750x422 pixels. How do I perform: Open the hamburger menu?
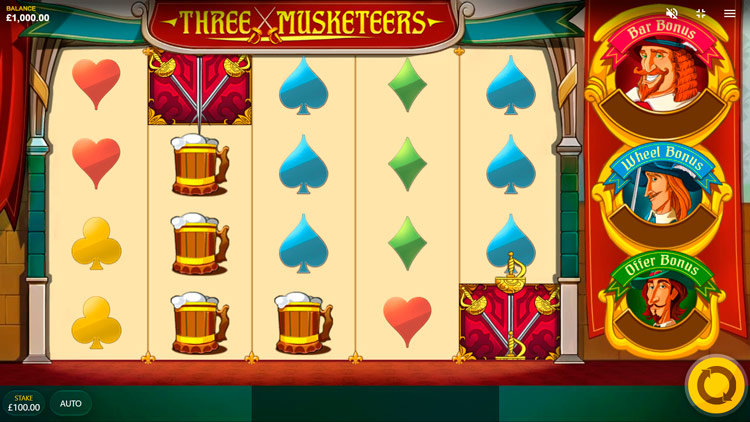coord(730,13)
